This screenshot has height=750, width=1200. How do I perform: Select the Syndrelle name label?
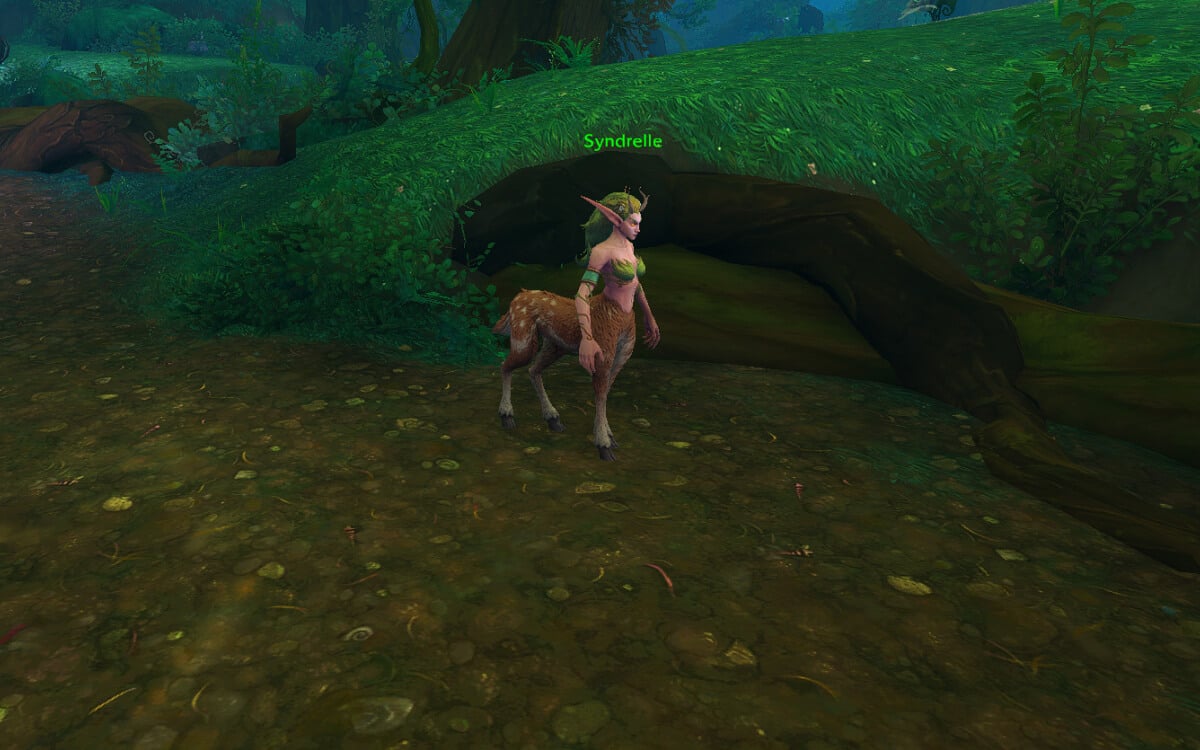point(622,142)
